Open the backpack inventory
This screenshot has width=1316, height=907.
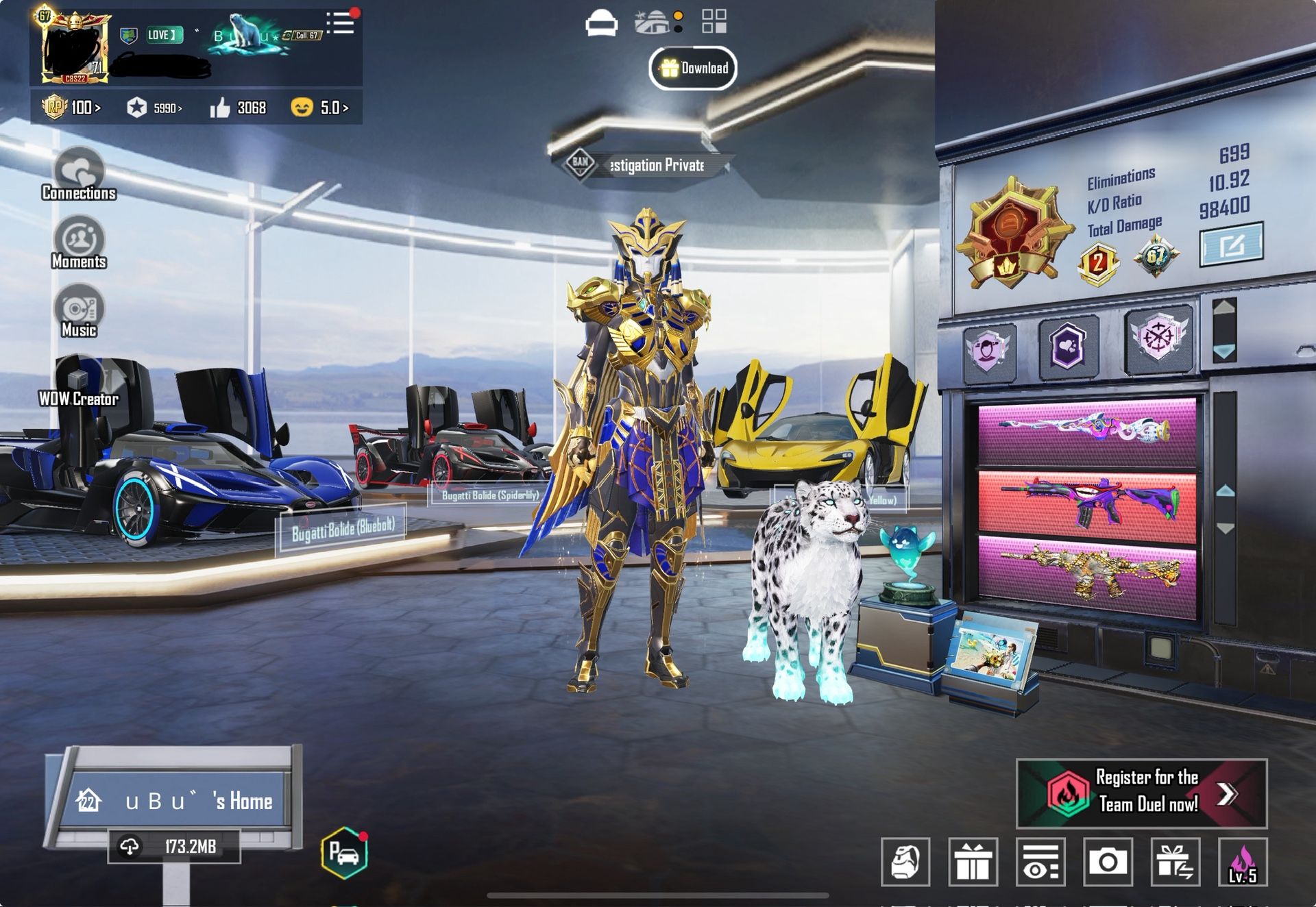coord(905,862)
